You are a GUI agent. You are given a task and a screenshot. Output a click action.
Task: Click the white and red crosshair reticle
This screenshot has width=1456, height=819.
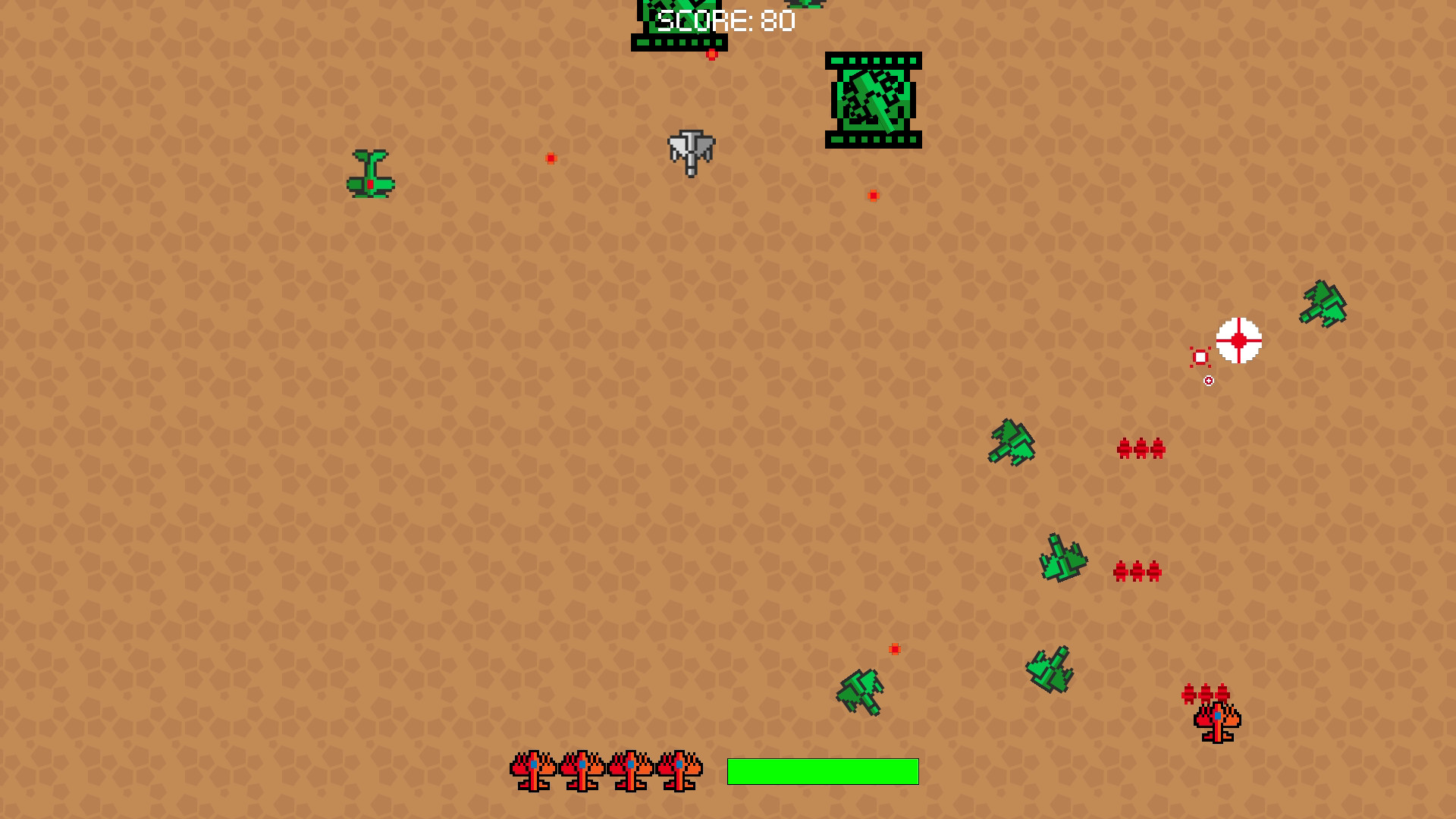point(1239,342)
